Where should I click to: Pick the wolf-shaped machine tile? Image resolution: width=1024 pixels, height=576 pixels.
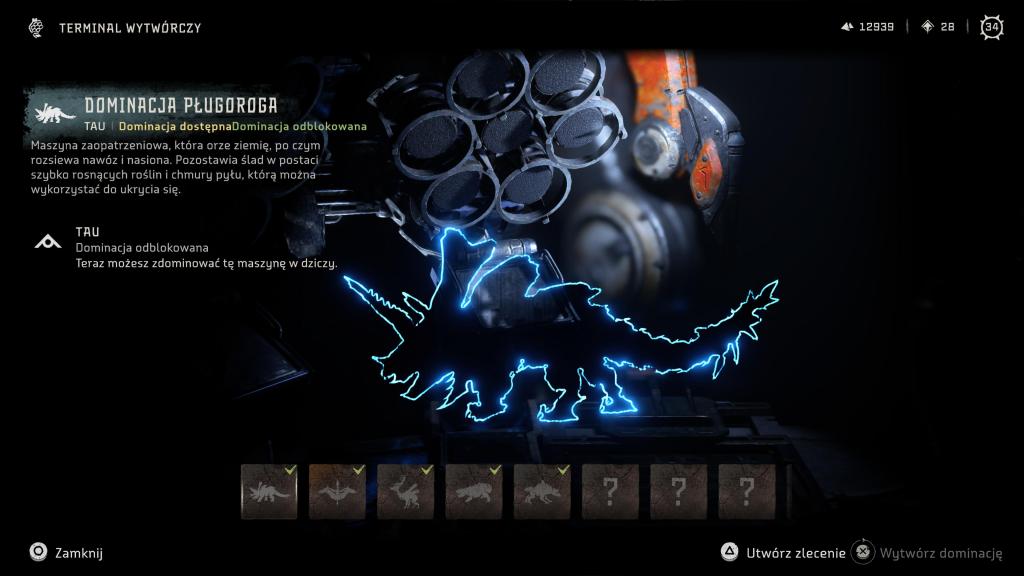coord(473,491)
